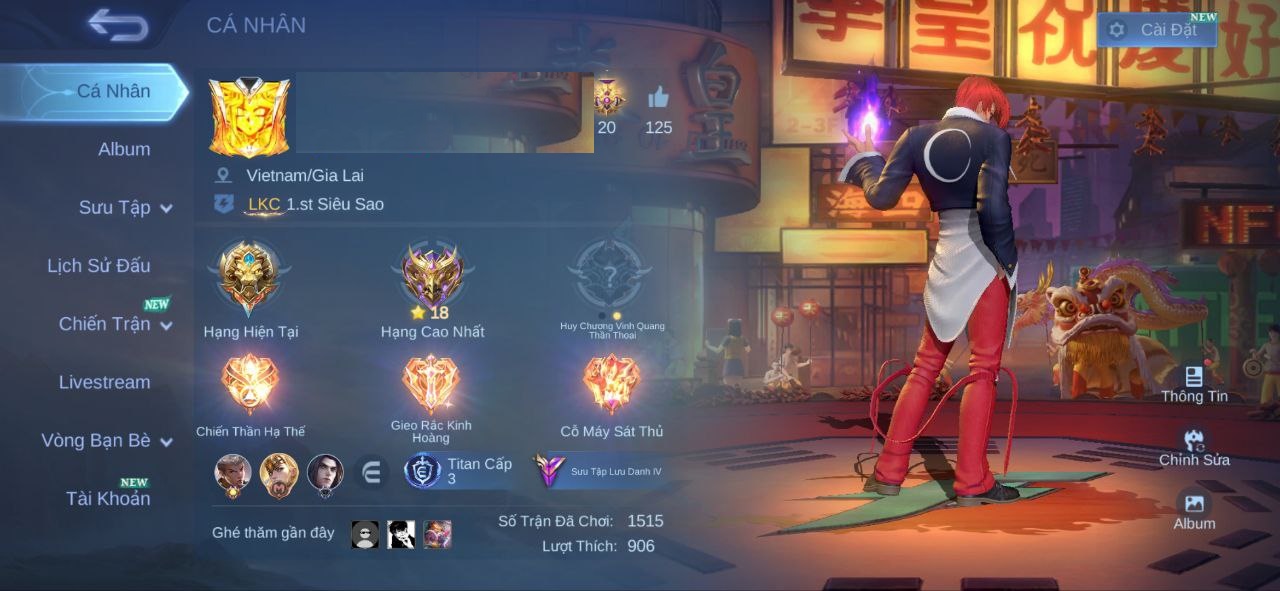Viewport: 1280px width, 591px height.
Task: Open Huy Chương Vinh Quang Thần Thoại medal
Action: point(611,275)
